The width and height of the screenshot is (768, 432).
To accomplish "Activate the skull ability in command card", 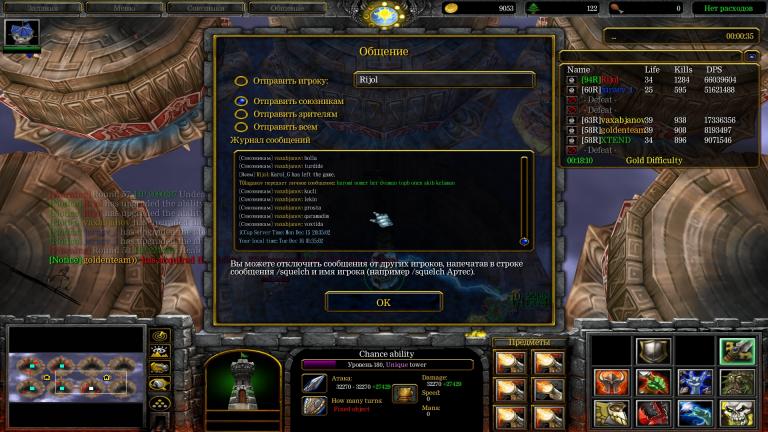I will [735, 412].
